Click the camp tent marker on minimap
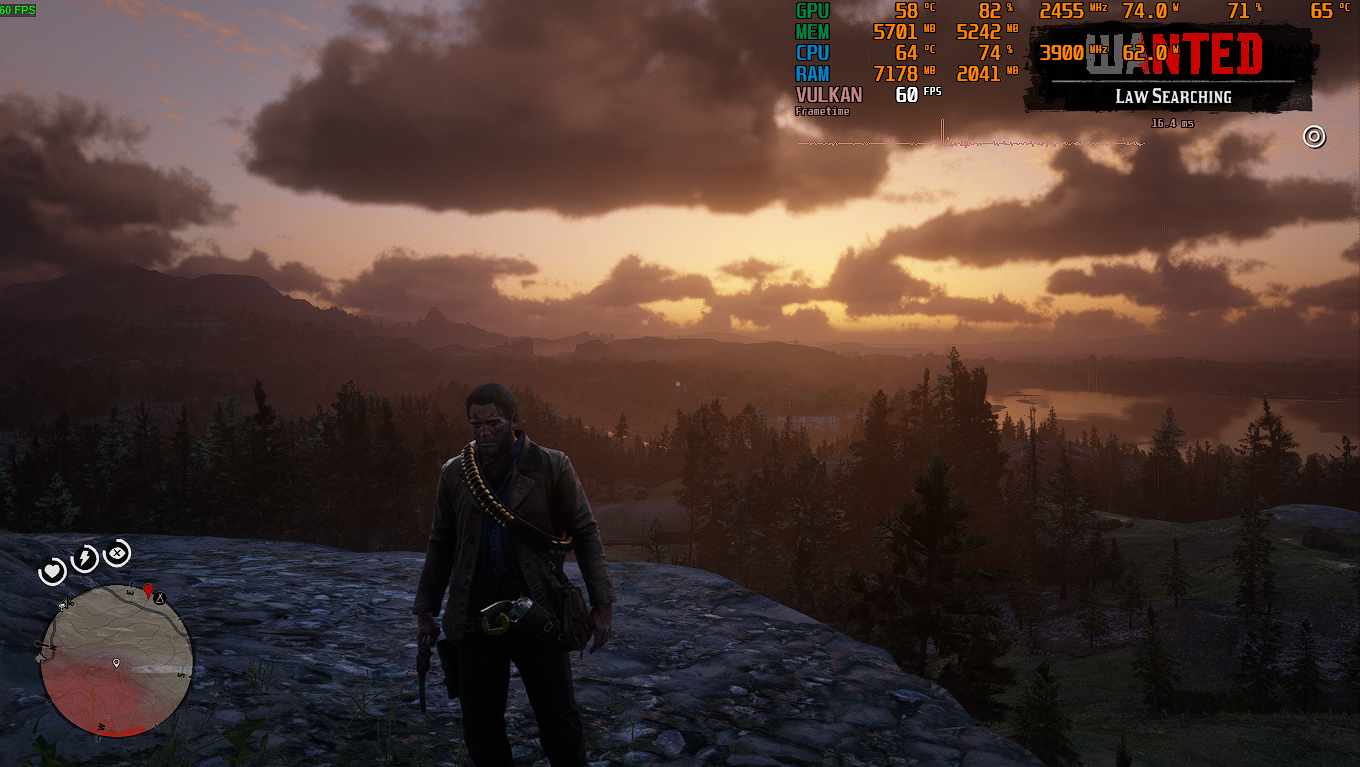This screenshot has height=767, width=1360. (x=159, y=598)
